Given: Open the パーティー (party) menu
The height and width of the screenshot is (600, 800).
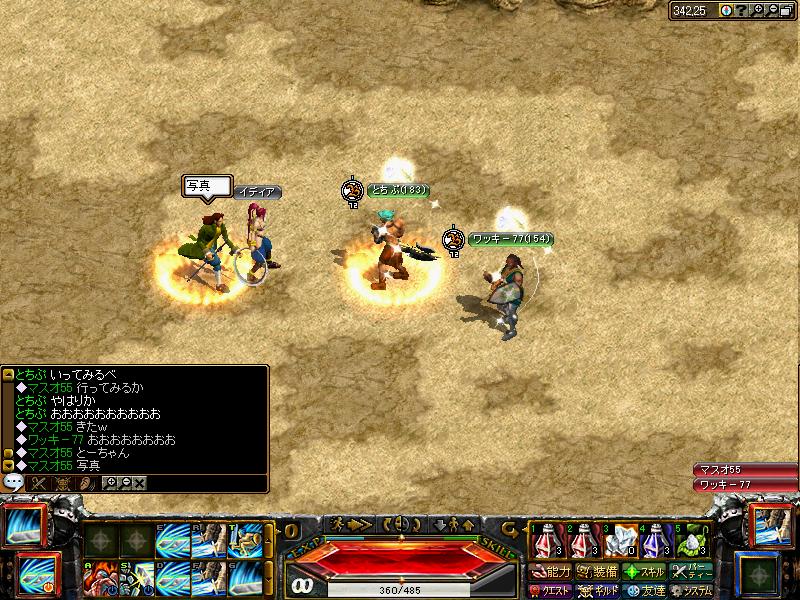Looking at the screenshot, I should tap(692, 572).
